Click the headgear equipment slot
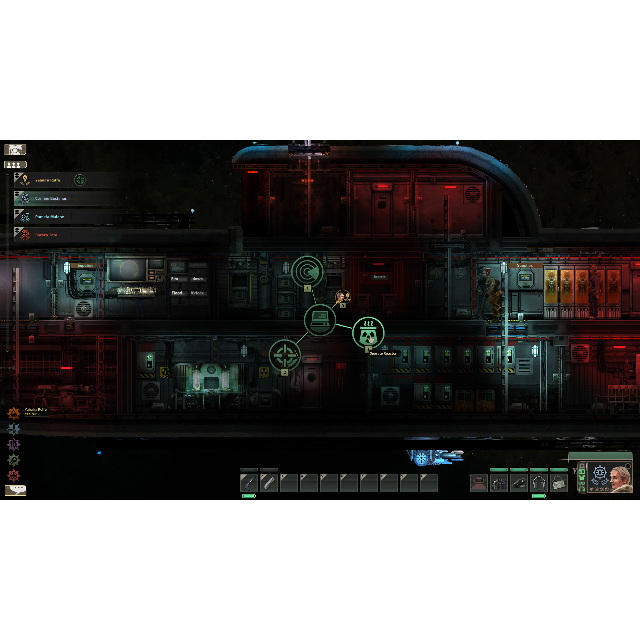 coord(479,483)
